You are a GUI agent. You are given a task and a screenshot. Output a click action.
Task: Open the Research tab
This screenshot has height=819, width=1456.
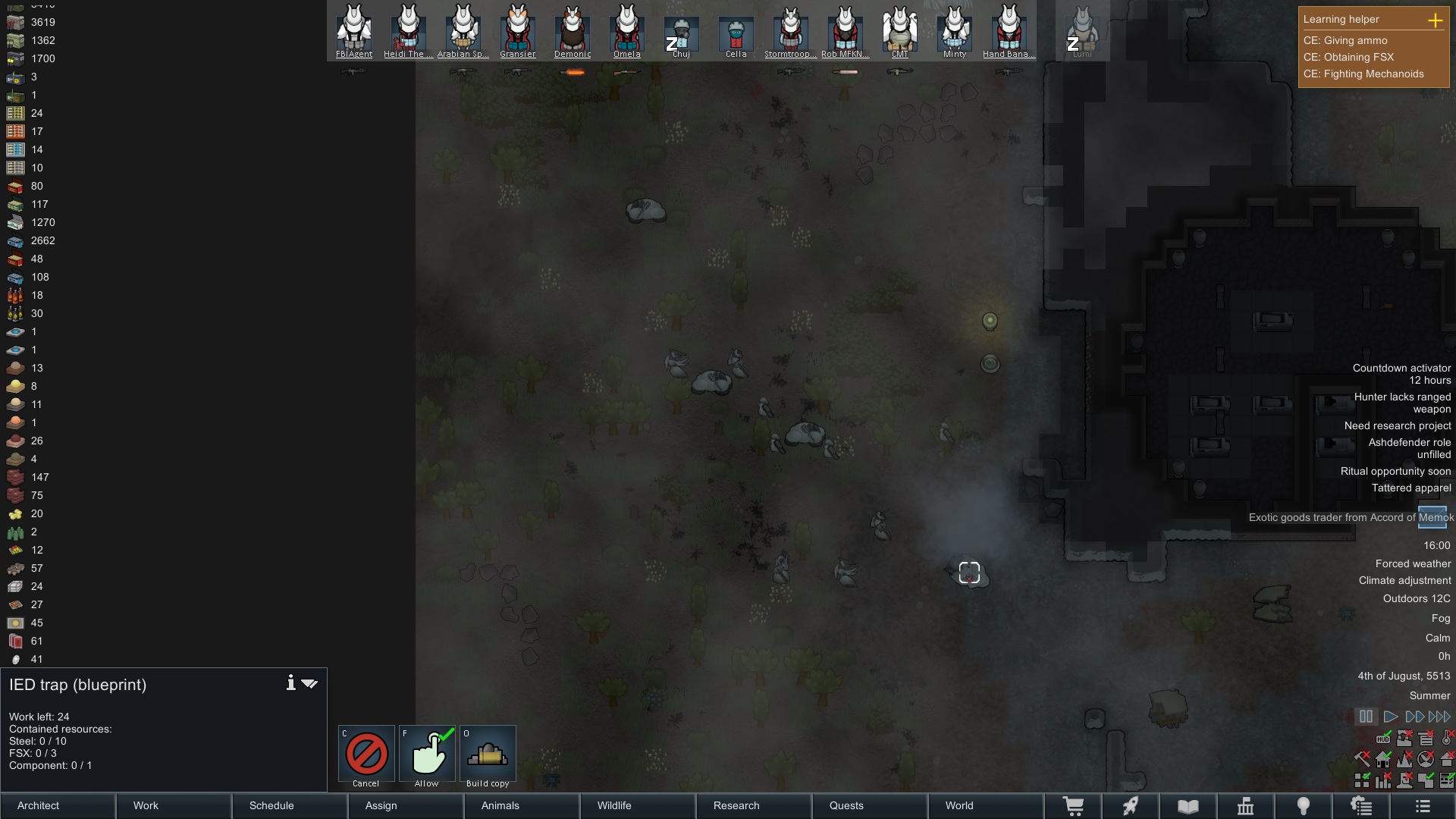click(x=755, y=805)
